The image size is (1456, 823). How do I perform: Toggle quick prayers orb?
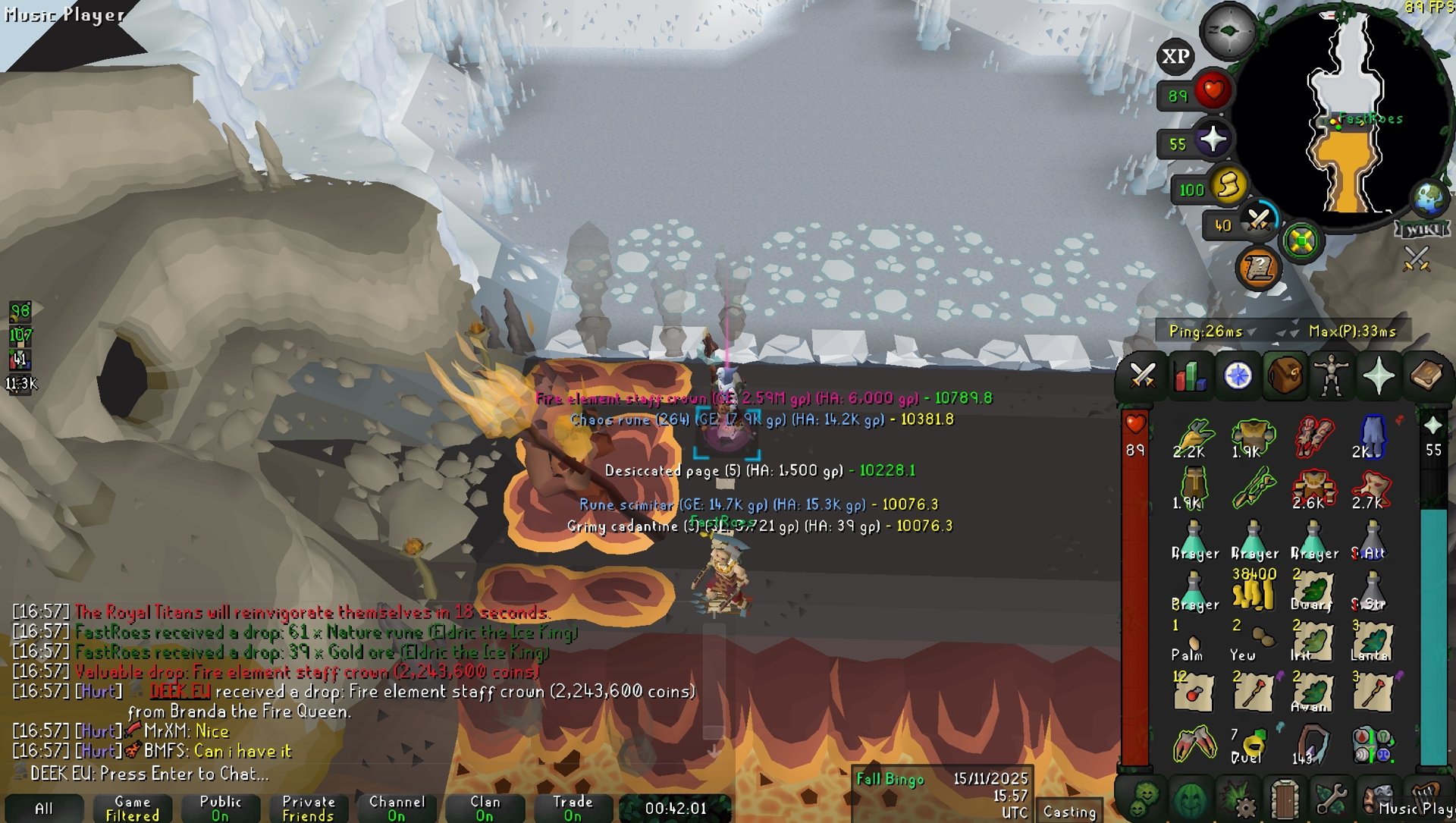pos(1213,140)
